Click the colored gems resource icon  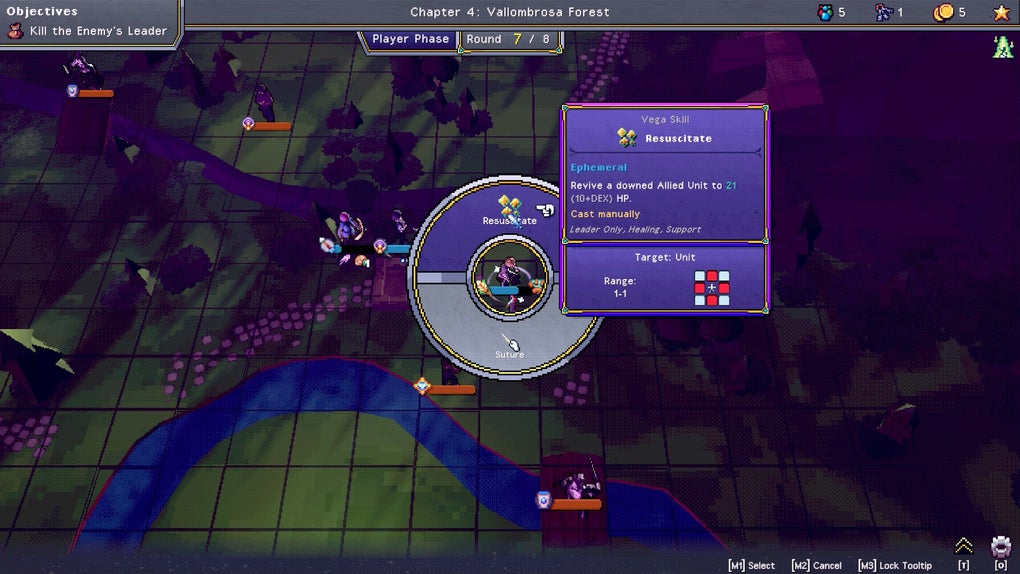[x=825, y=13]
